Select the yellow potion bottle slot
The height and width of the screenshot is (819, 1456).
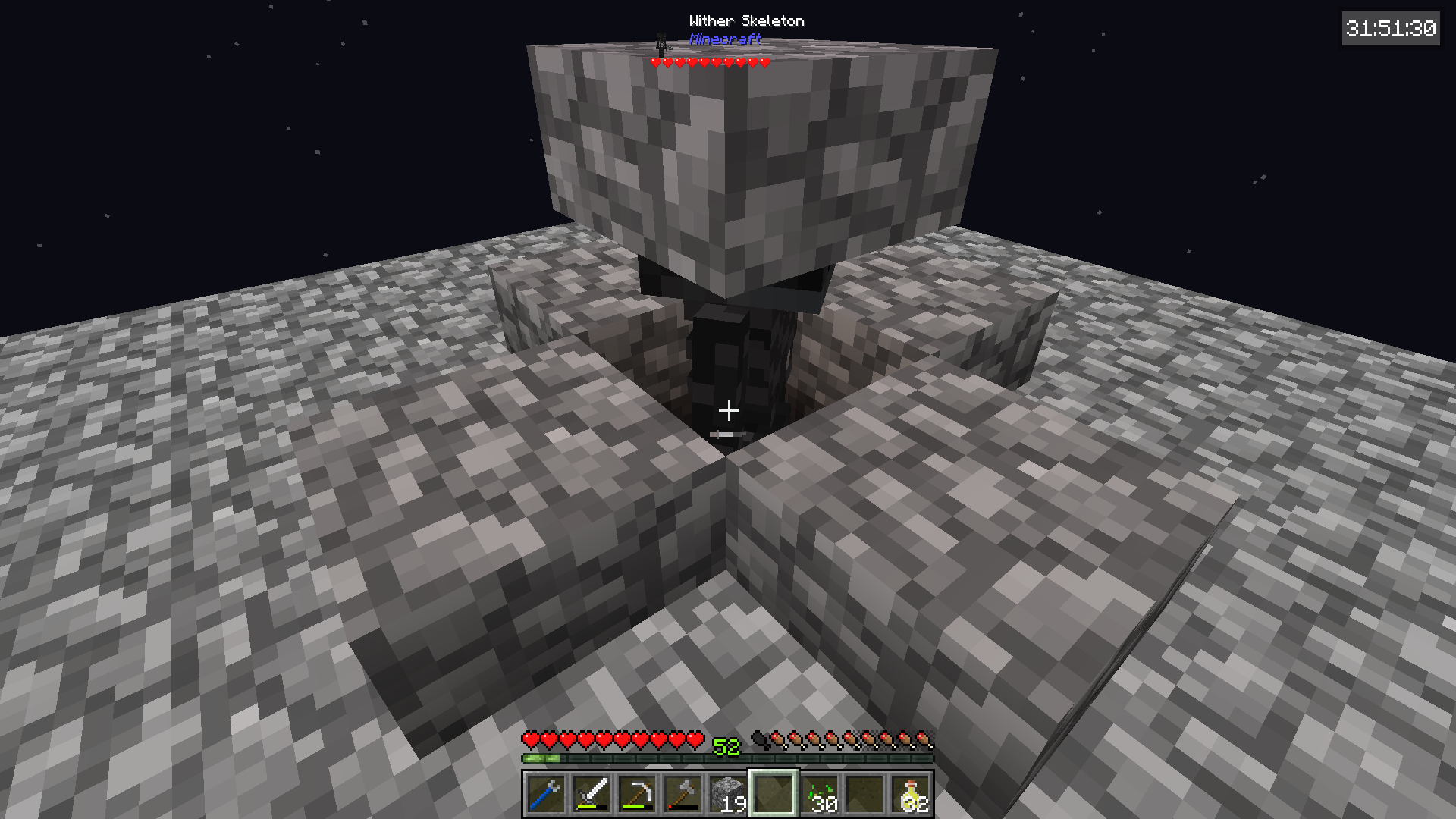click(911, 794)
